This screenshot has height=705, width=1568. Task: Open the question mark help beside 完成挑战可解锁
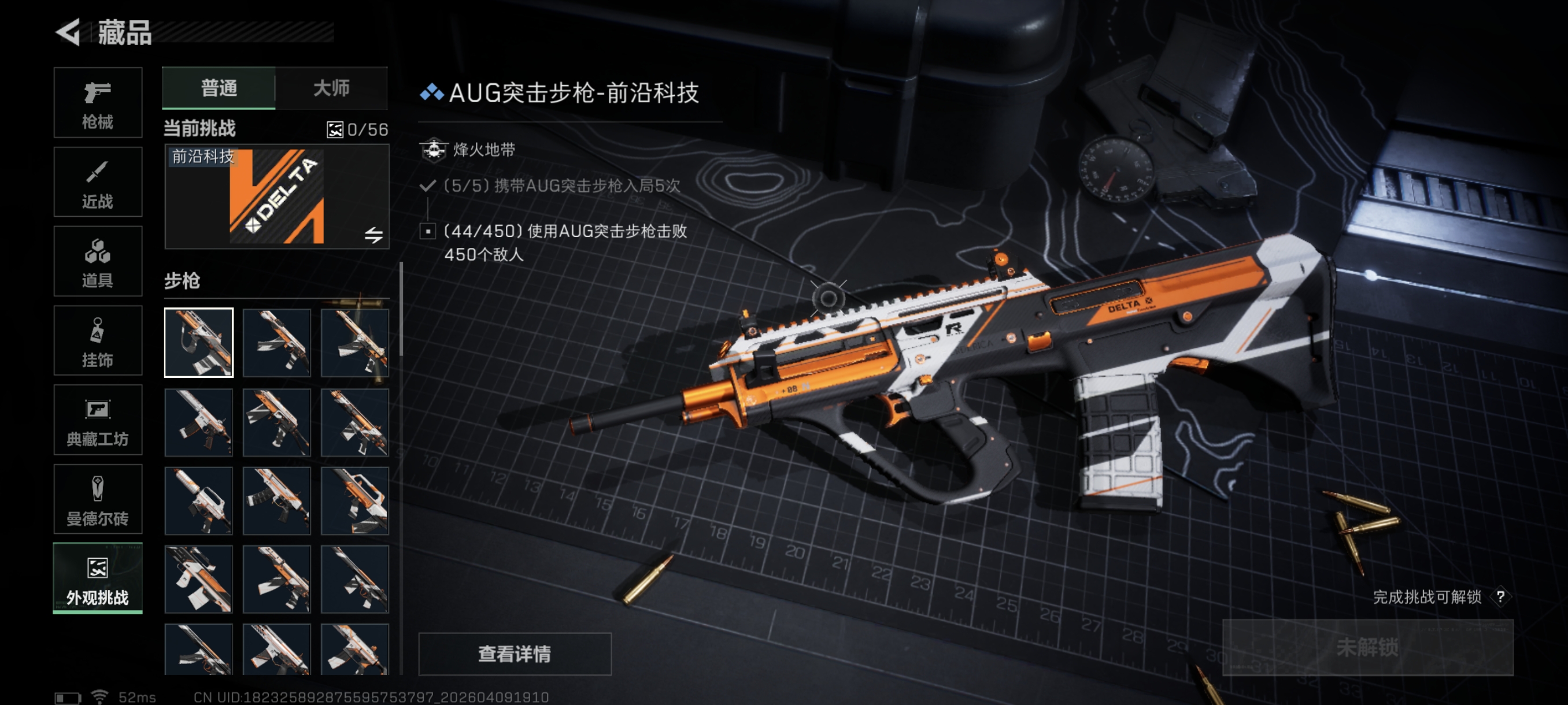(x=1500, y=597)
